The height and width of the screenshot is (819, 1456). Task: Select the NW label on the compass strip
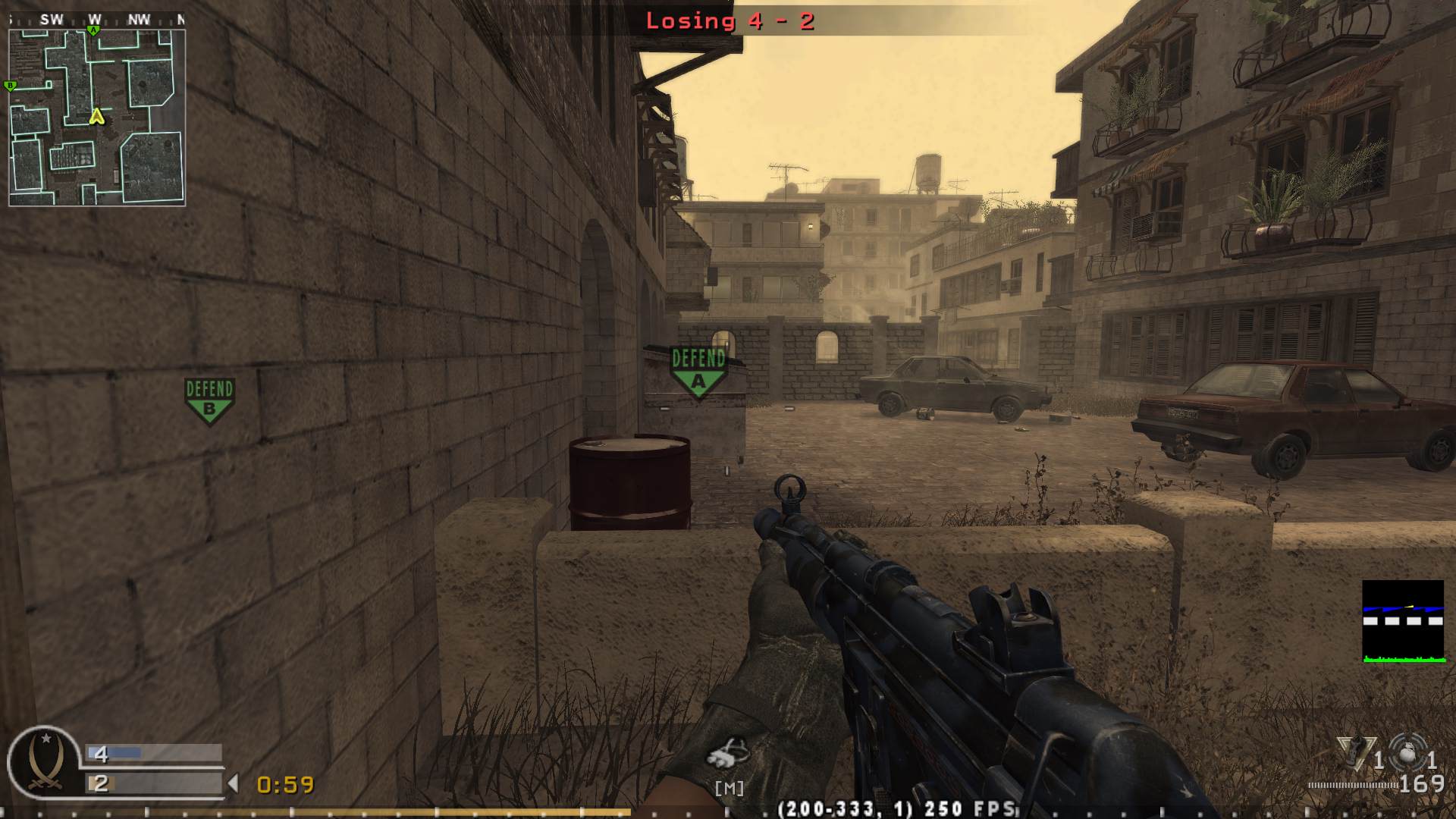(139, 17)
